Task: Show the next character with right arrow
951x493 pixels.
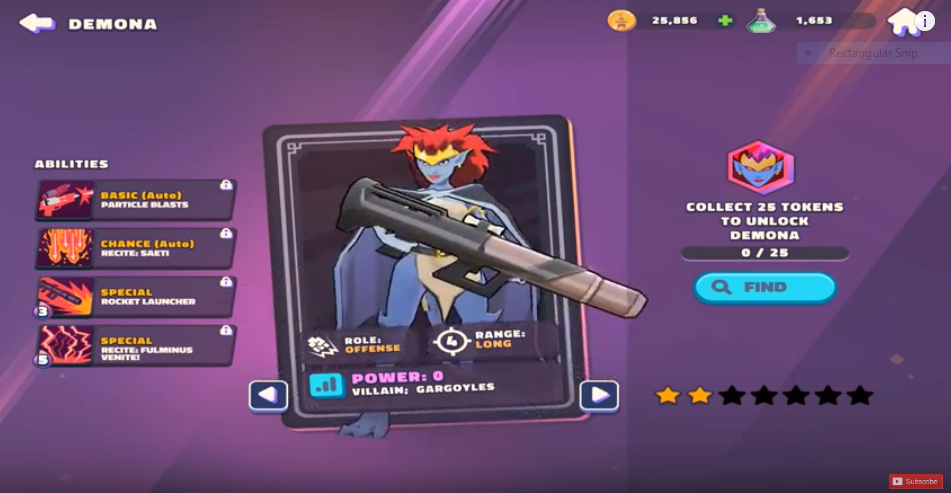Action: pos(599,396)
